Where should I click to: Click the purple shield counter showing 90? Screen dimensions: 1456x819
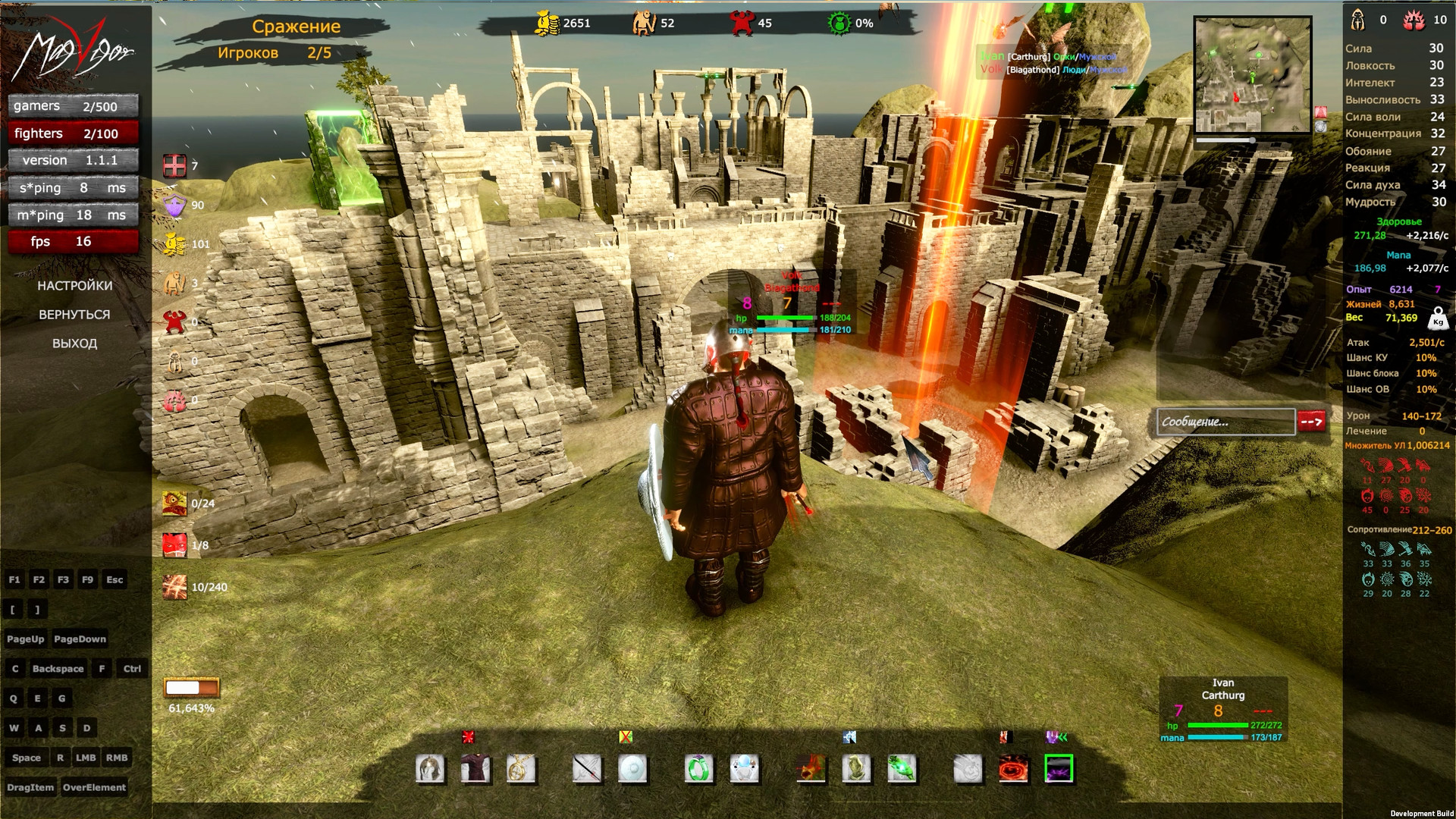(x=176, y=205)
